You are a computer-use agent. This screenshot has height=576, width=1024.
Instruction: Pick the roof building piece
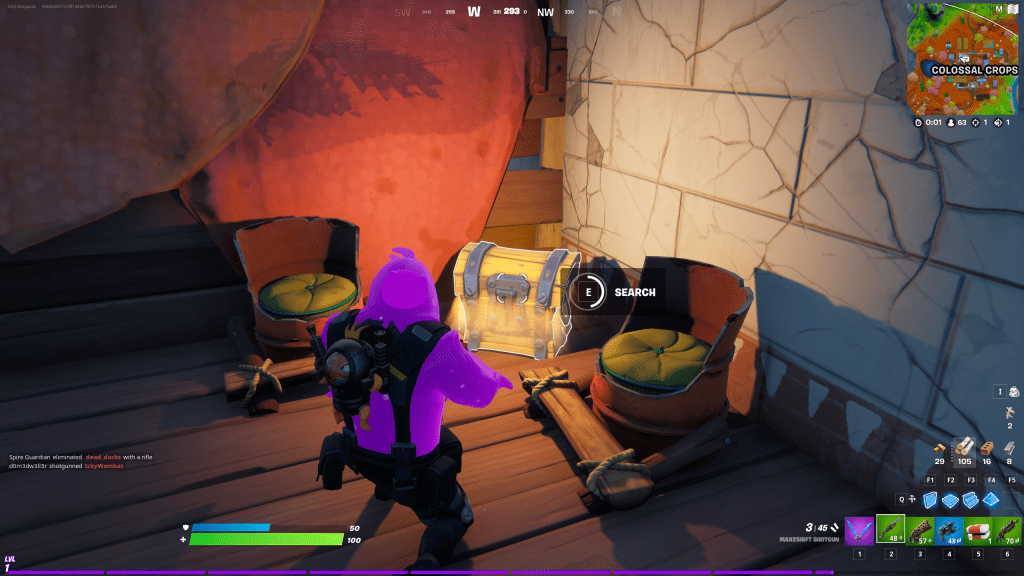[992, 499]
